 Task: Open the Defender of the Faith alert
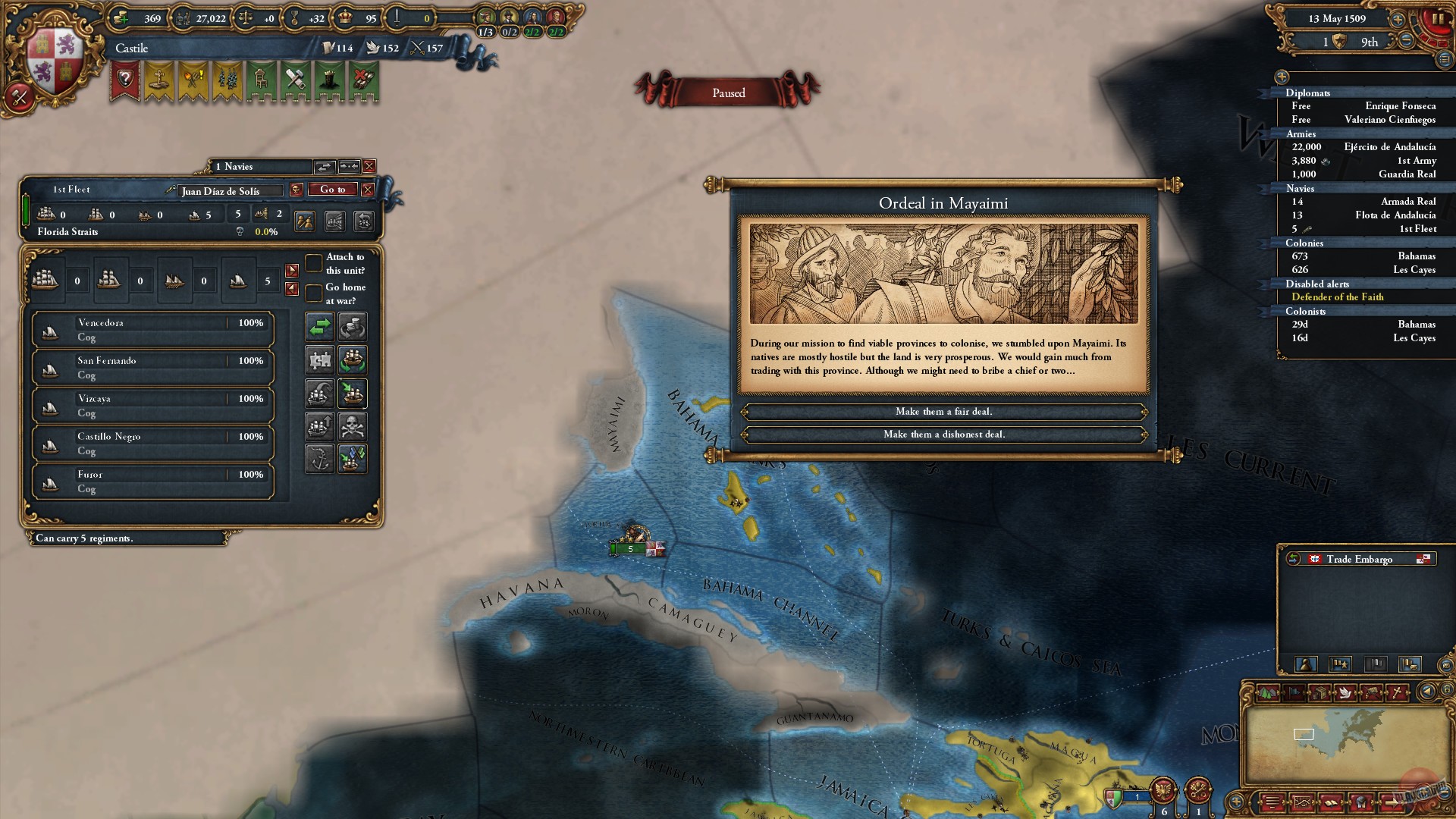tap(1338, 297)
